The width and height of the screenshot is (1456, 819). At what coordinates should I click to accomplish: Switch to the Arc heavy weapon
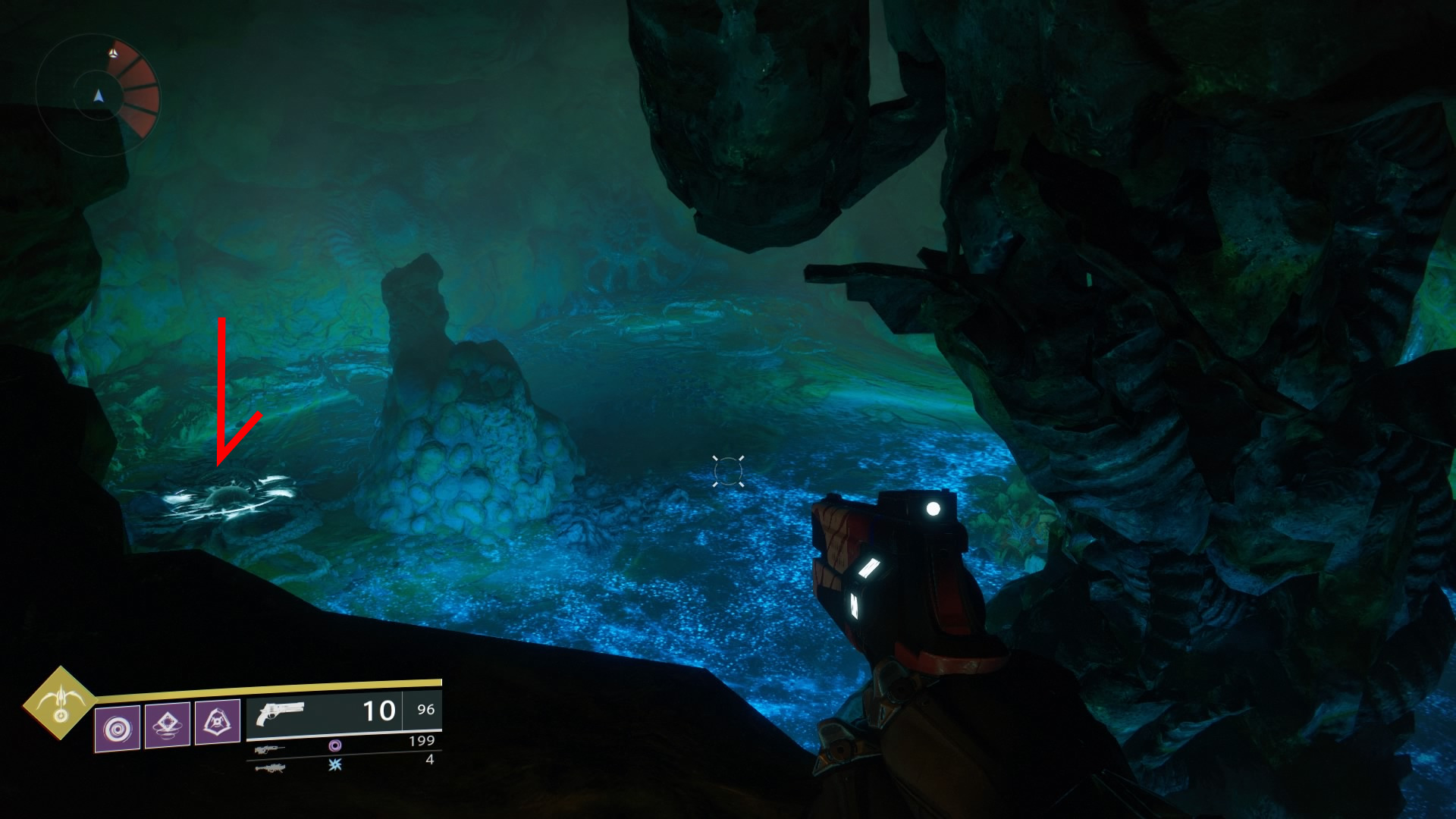[271, 767]
